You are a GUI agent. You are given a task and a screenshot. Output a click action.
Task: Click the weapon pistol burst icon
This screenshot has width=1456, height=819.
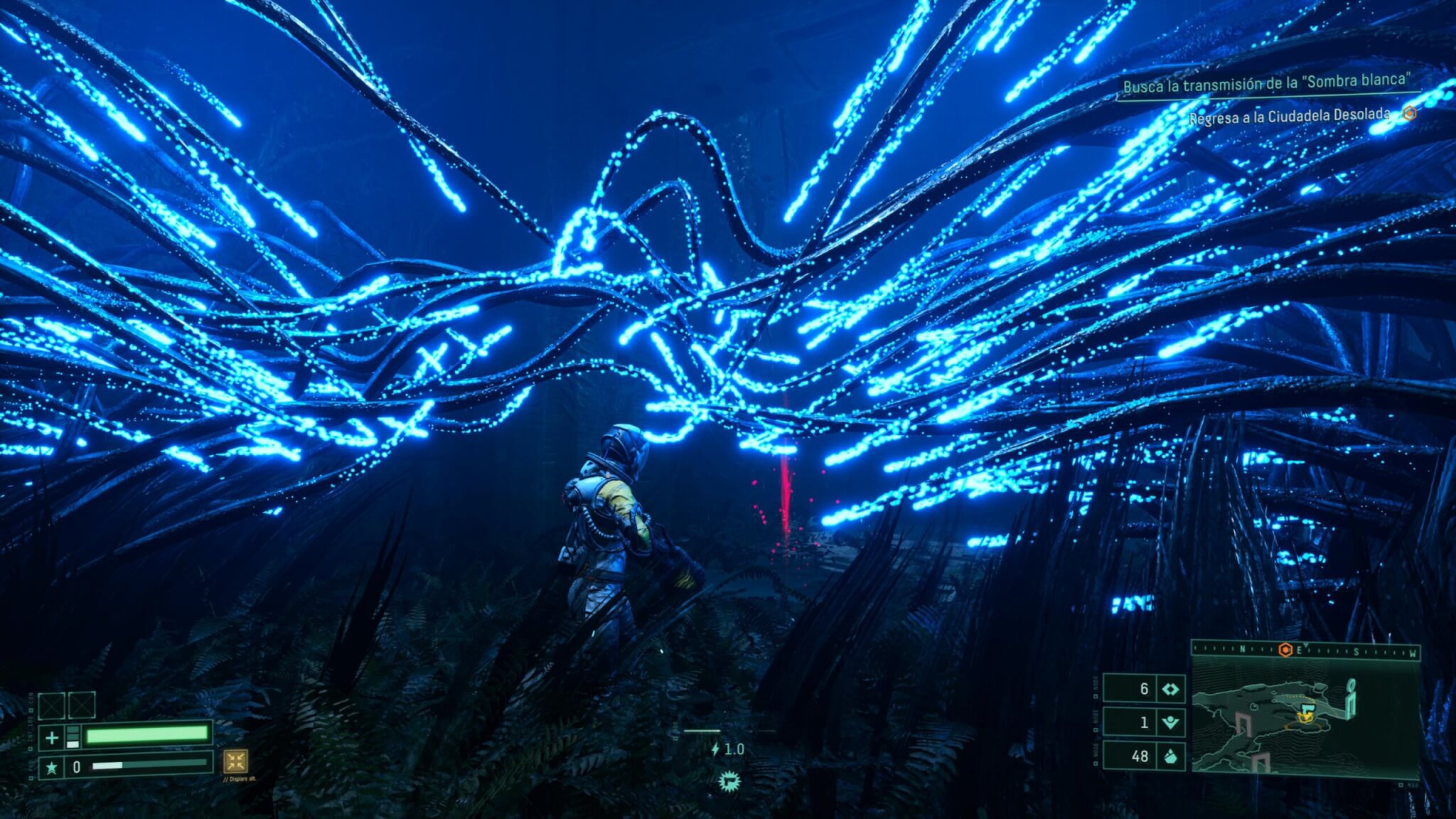[x=728, y=782]
